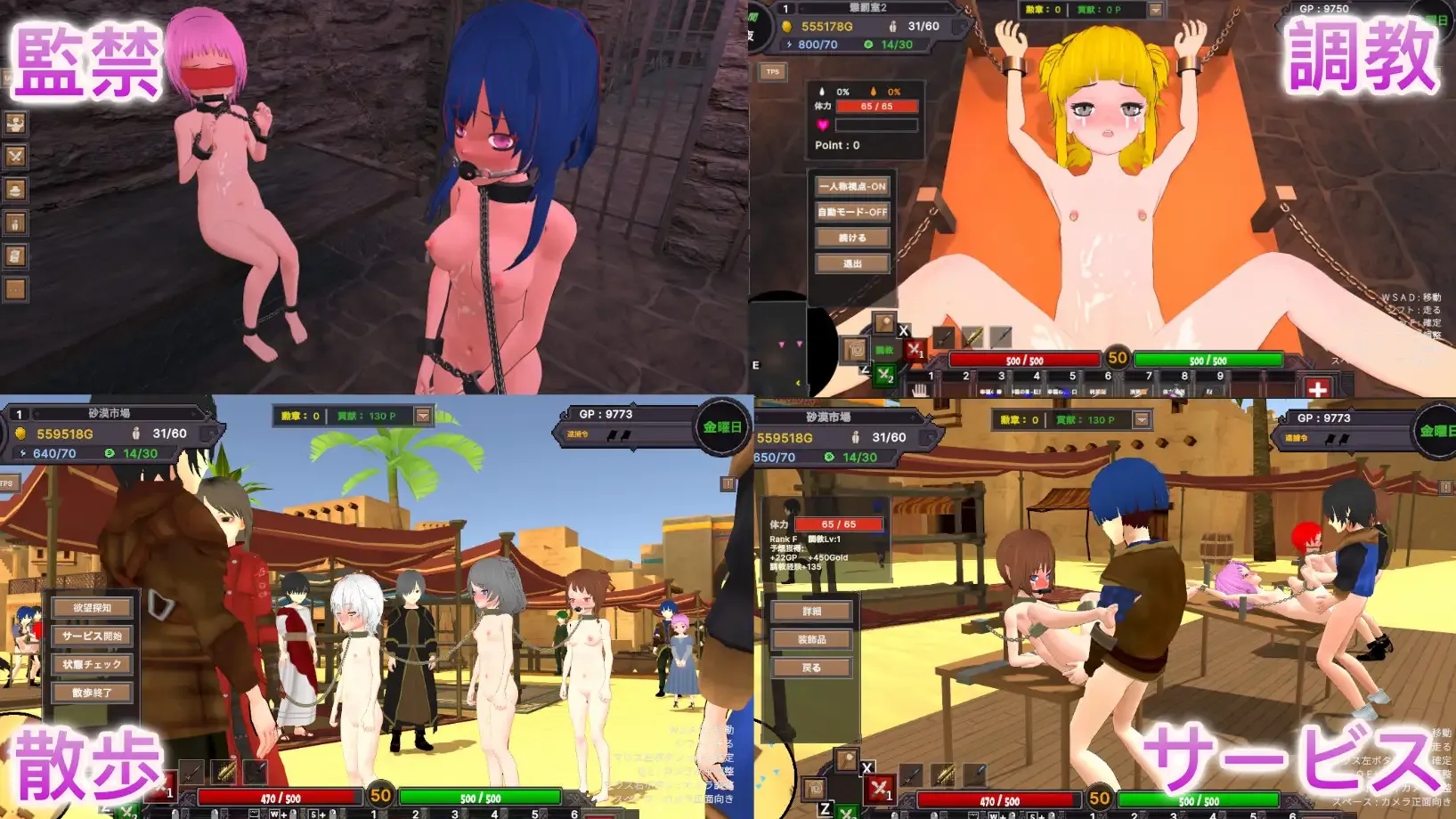Image resolution: width=1456 pixels, height=819 pixels.
Task: Toggle 自動モード-OFF to enable auto mode
Action: (x=851, y=212)
